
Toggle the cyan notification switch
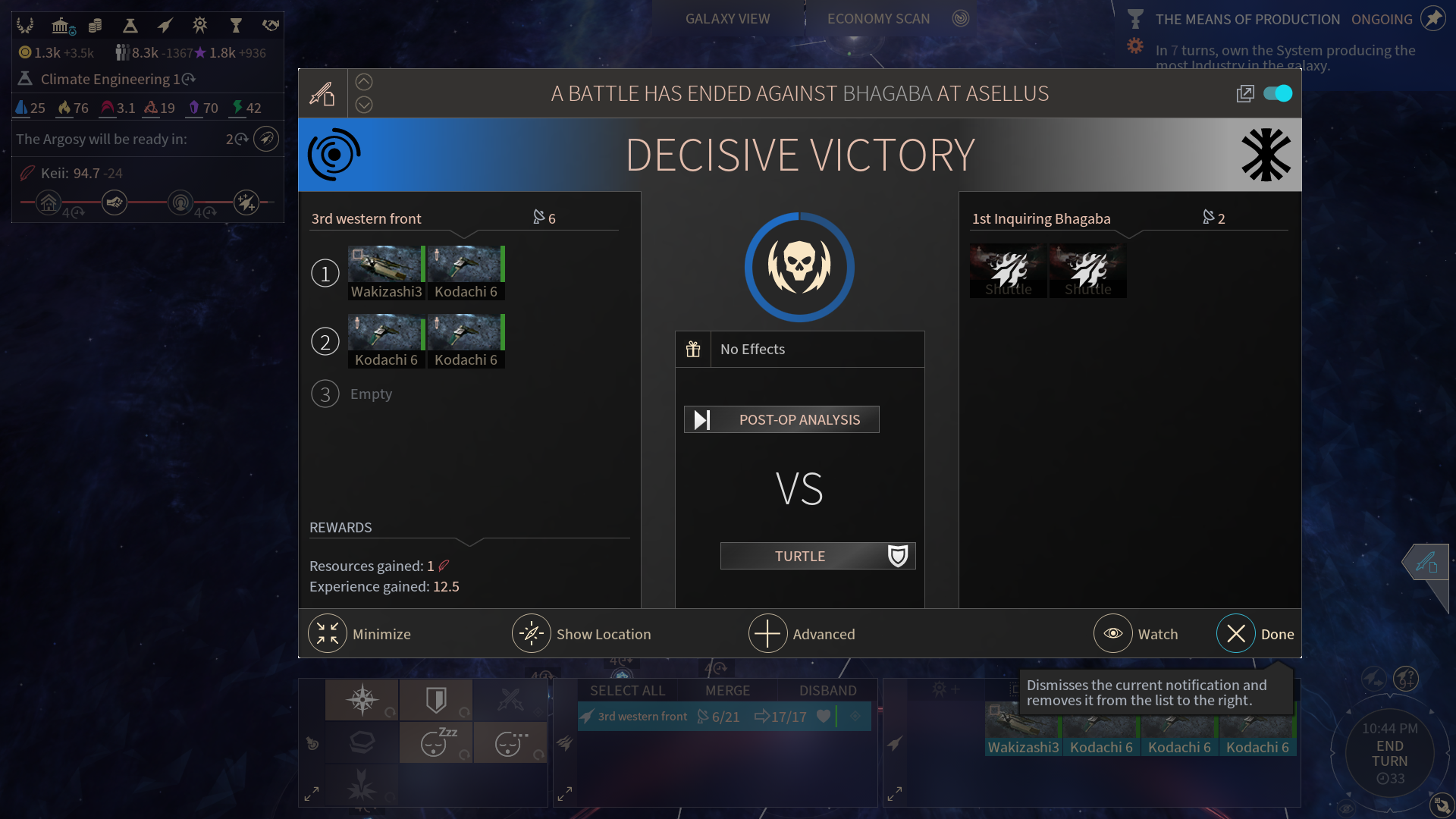coord(1278,93)
